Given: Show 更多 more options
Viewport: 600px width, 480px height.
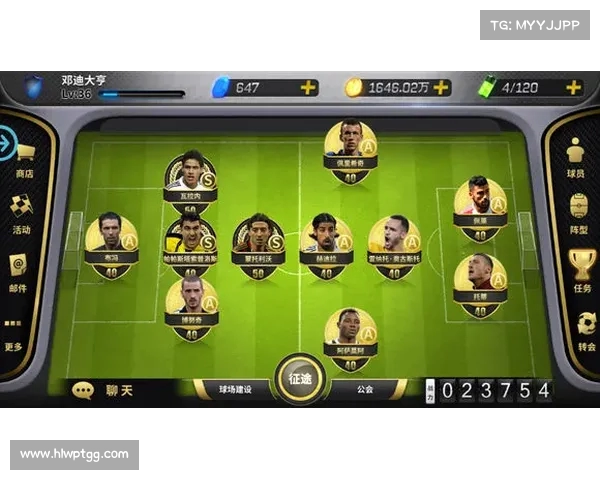Looking at the screenshot, I should [x=13, y=332].
